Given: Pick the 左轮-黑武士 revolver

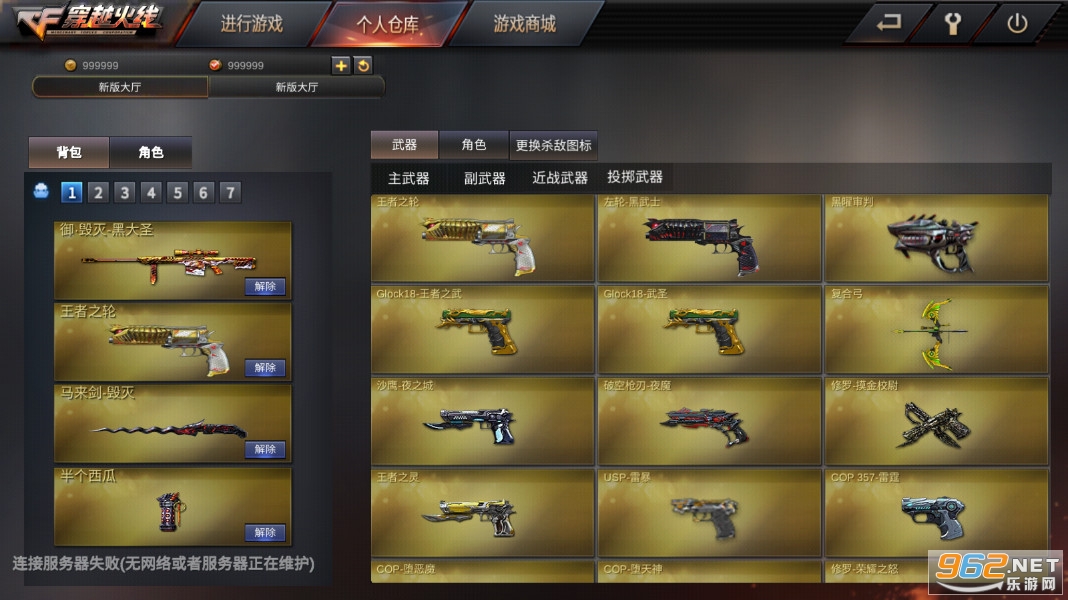Looking at the screenshot, I should point(709,239).
